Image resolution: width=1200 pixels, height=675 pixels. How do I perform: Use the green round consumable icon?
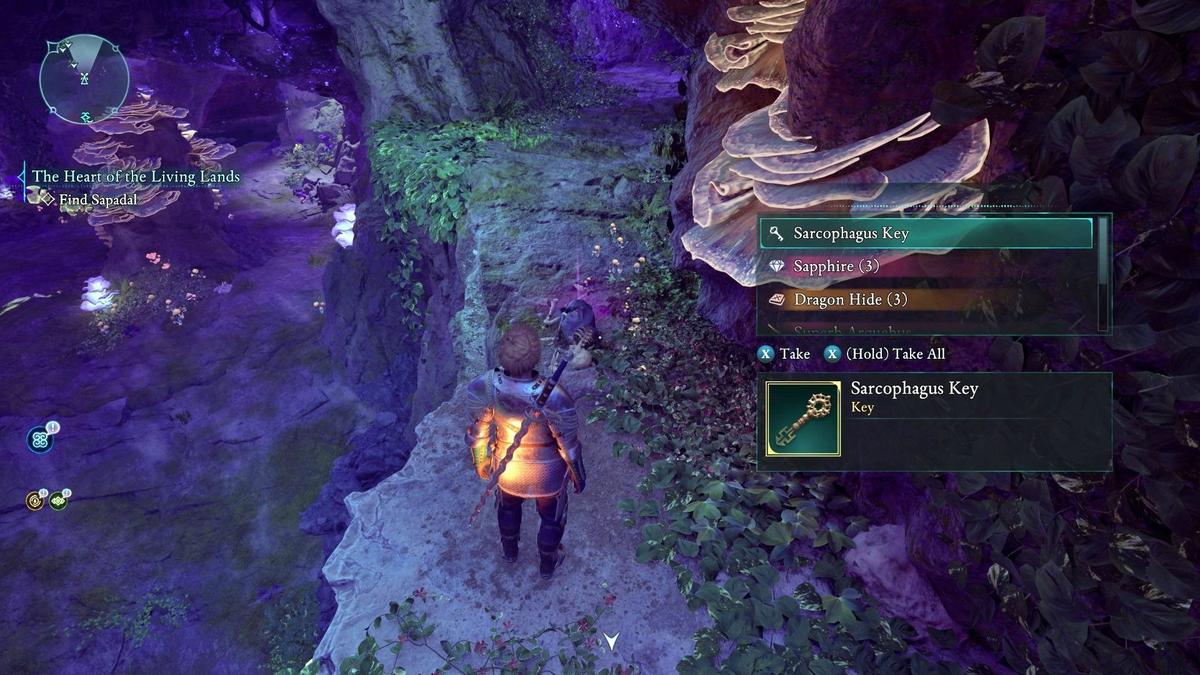58,501
